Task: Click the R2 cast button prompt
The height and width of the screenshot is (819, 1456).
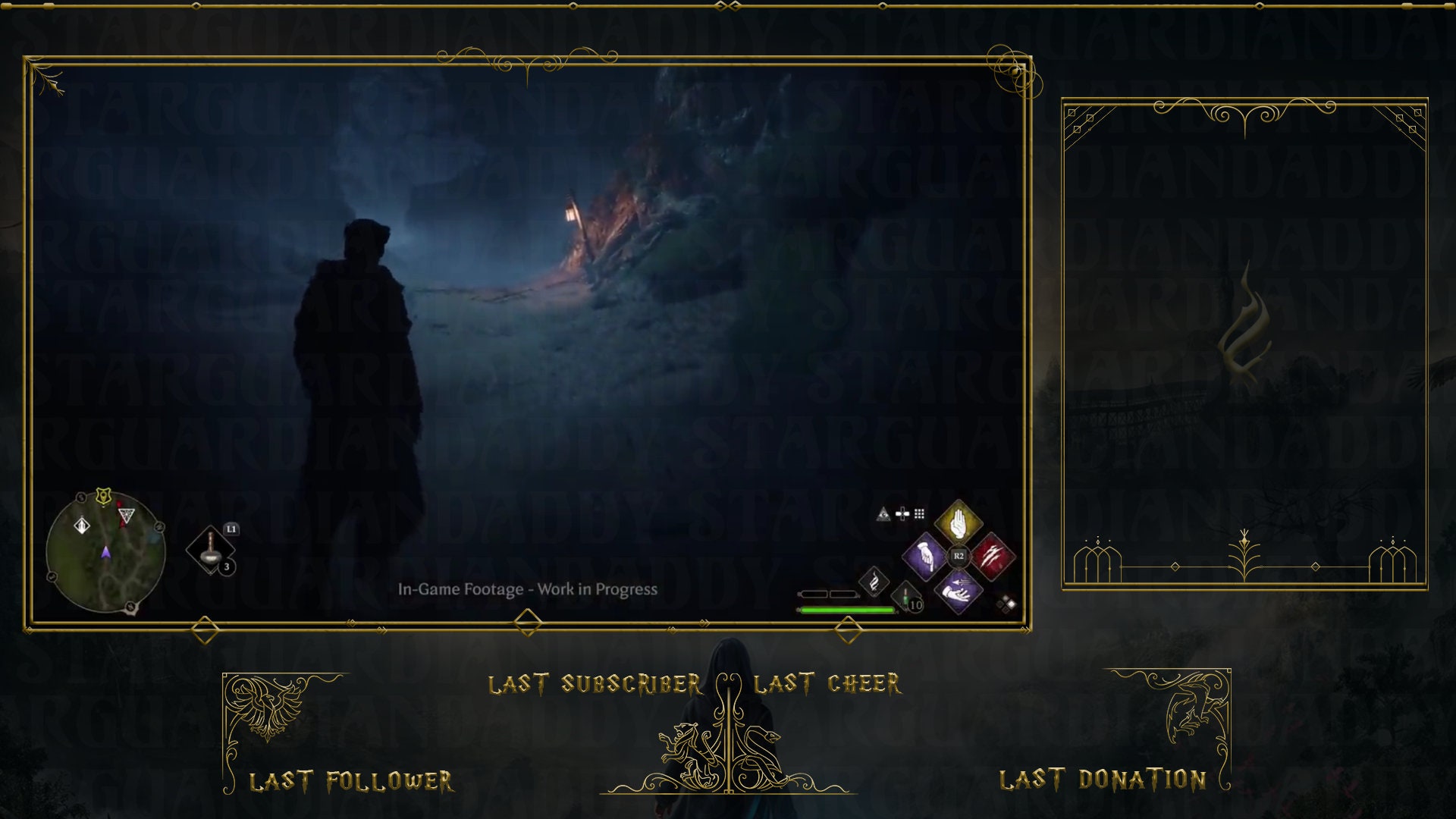Action: tap(959, 556)
